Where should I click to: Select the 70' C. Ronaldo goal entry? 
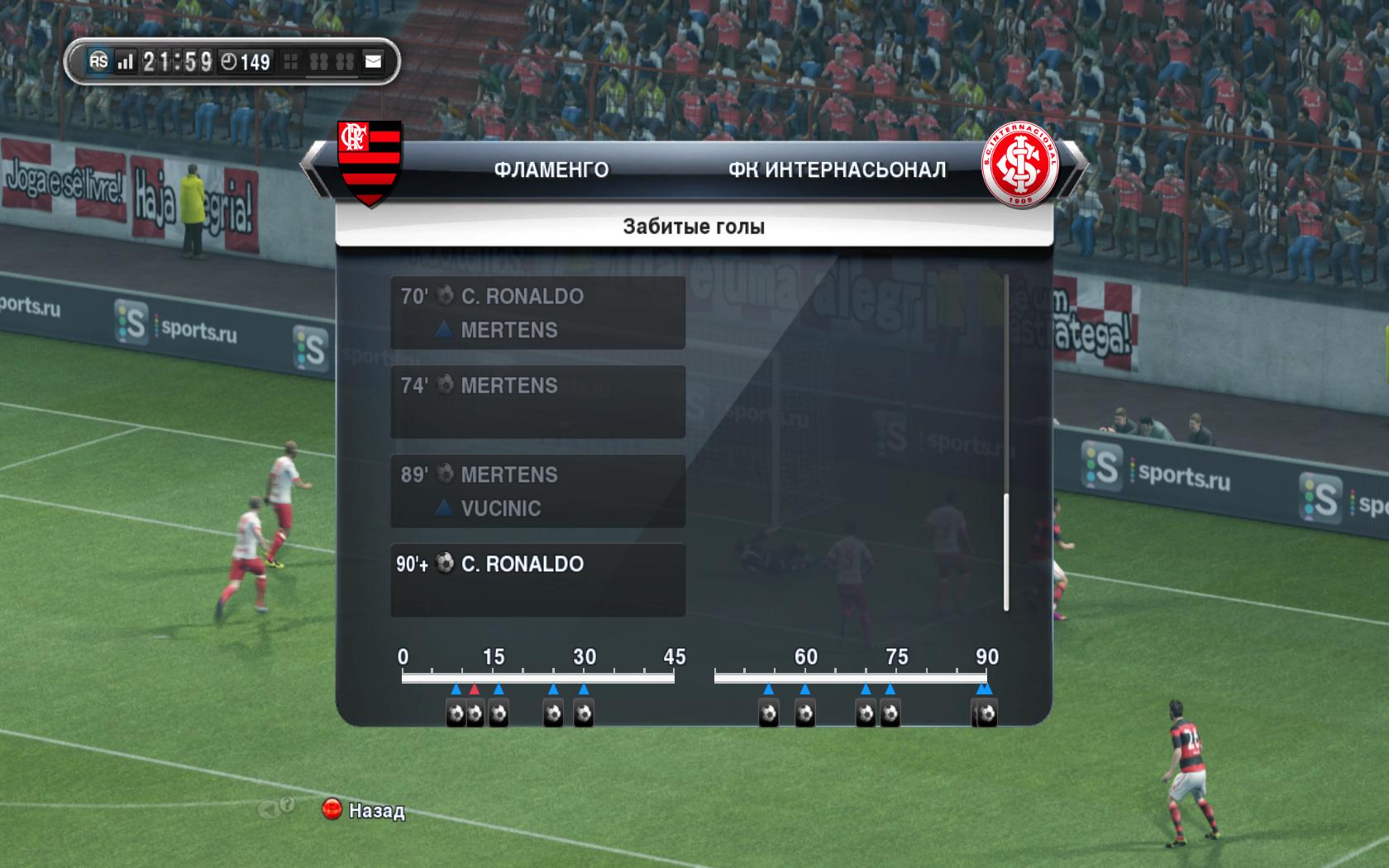pos(537,312)
